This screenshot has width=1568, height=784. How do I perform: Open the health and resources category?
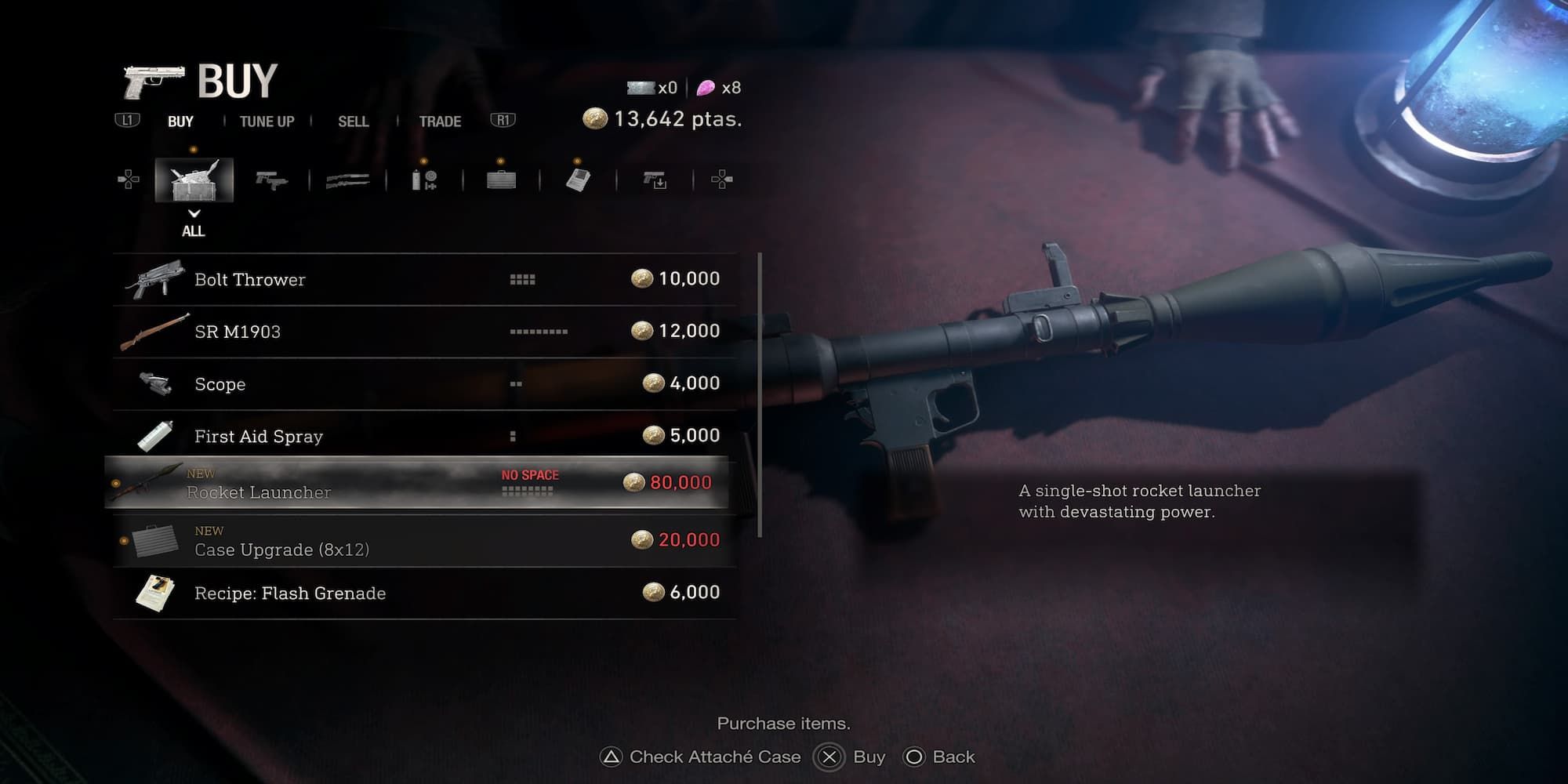pos(423,179)
